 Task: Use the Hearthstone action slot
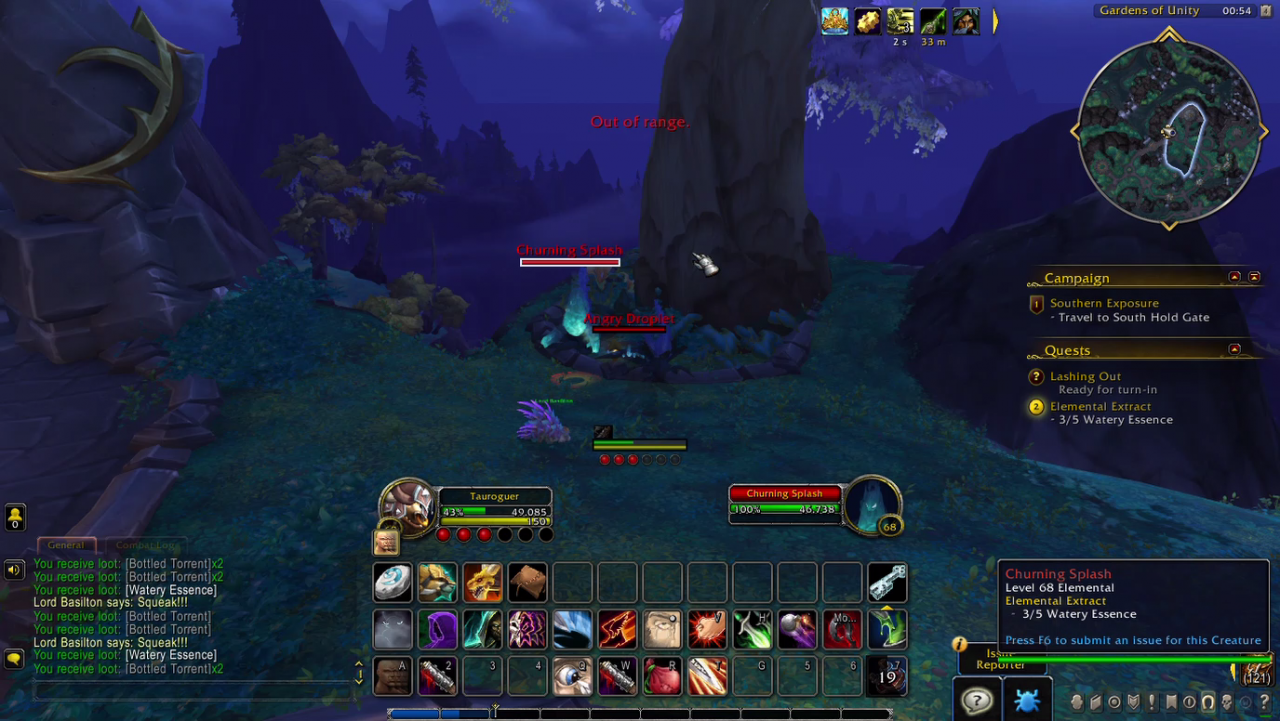[x=392, y=582]
